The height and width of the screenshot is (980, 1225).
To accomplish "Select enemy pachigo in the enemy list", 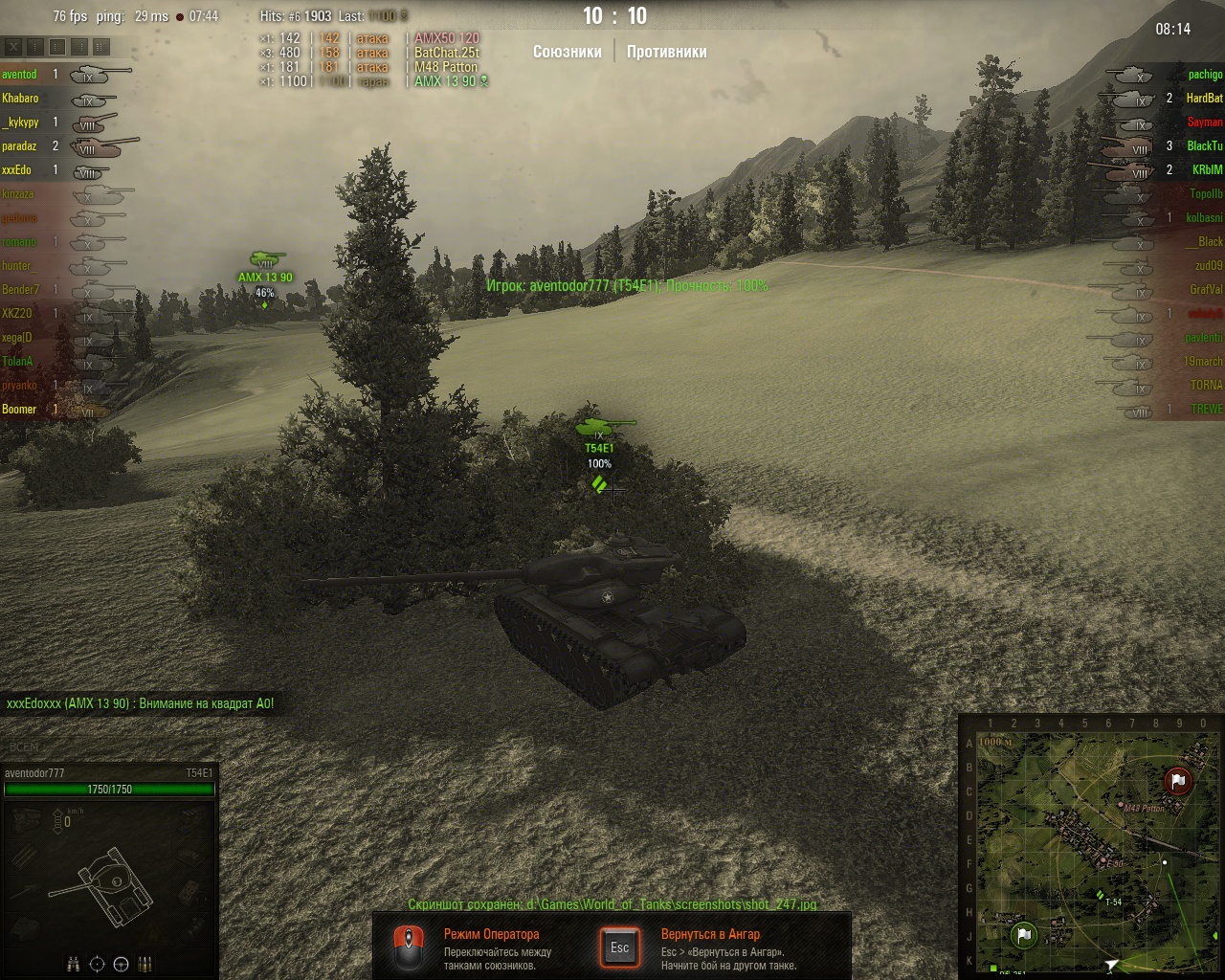I will (x=1205, y=75).
